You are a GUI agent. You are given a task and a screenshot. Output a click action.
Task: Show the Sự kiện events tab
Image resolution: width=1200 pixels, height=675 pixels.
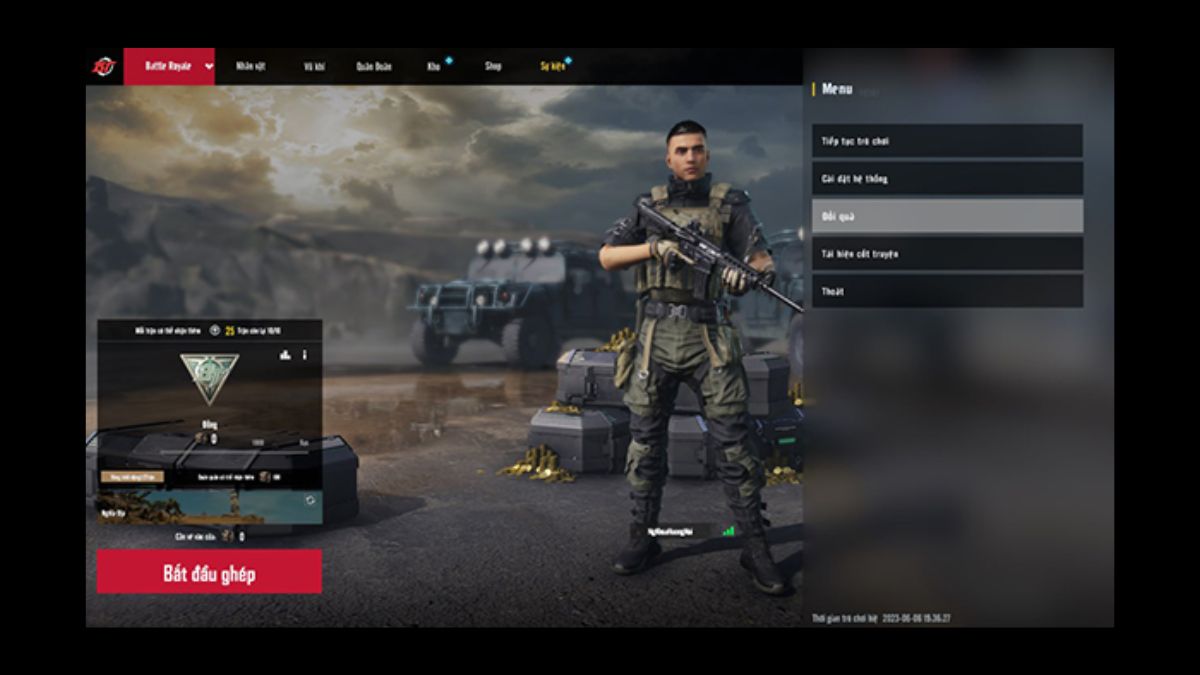pos(552,66)
